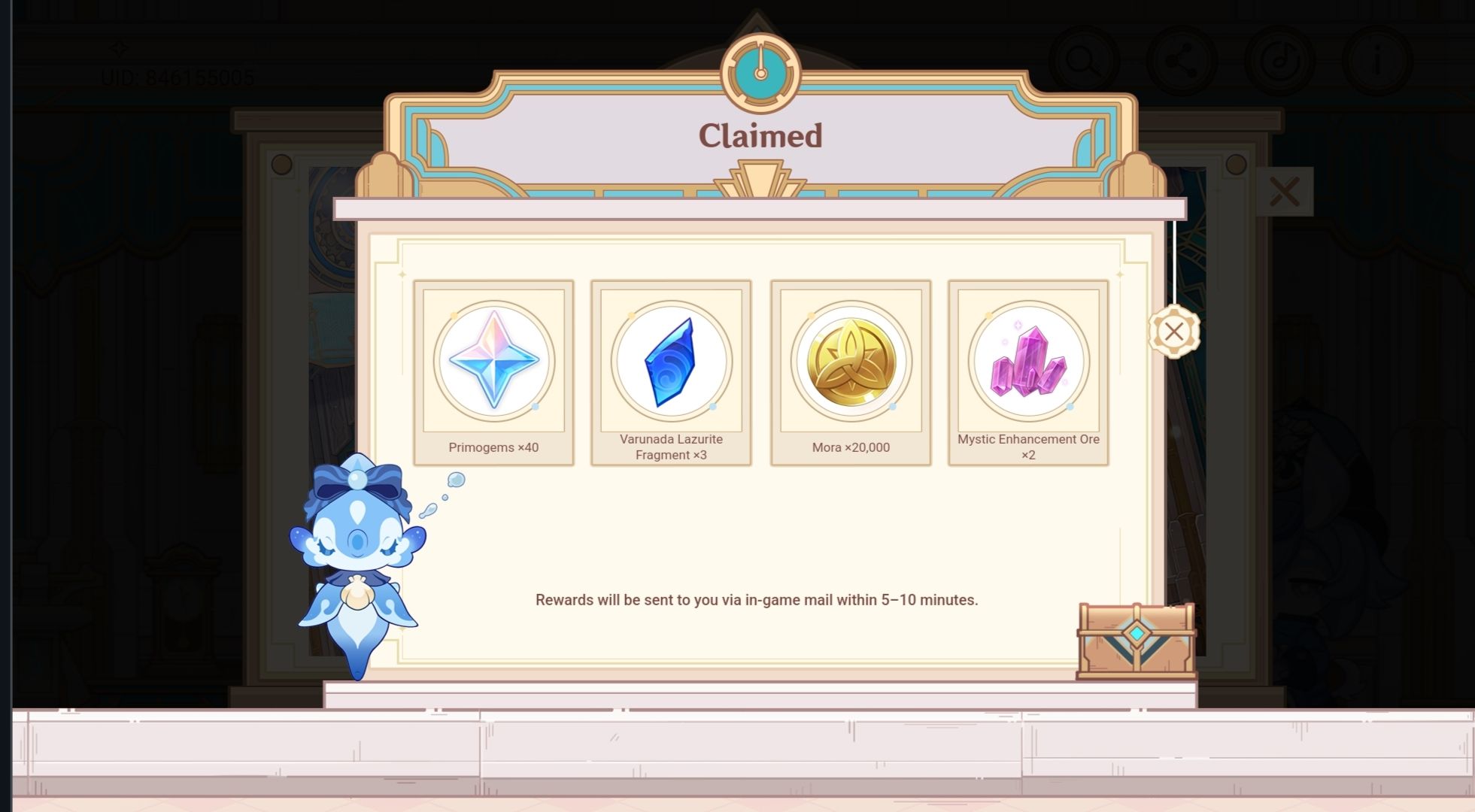Click the Varunada Lazurite Fragment ×3 label

coord(671,447)
